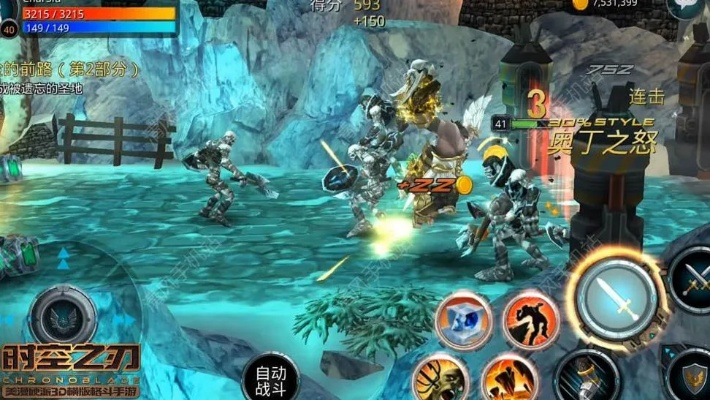Viewport: 710px width, 400px height.
Task: Touch the virtual movement joystick
Action: click(63, 317)
